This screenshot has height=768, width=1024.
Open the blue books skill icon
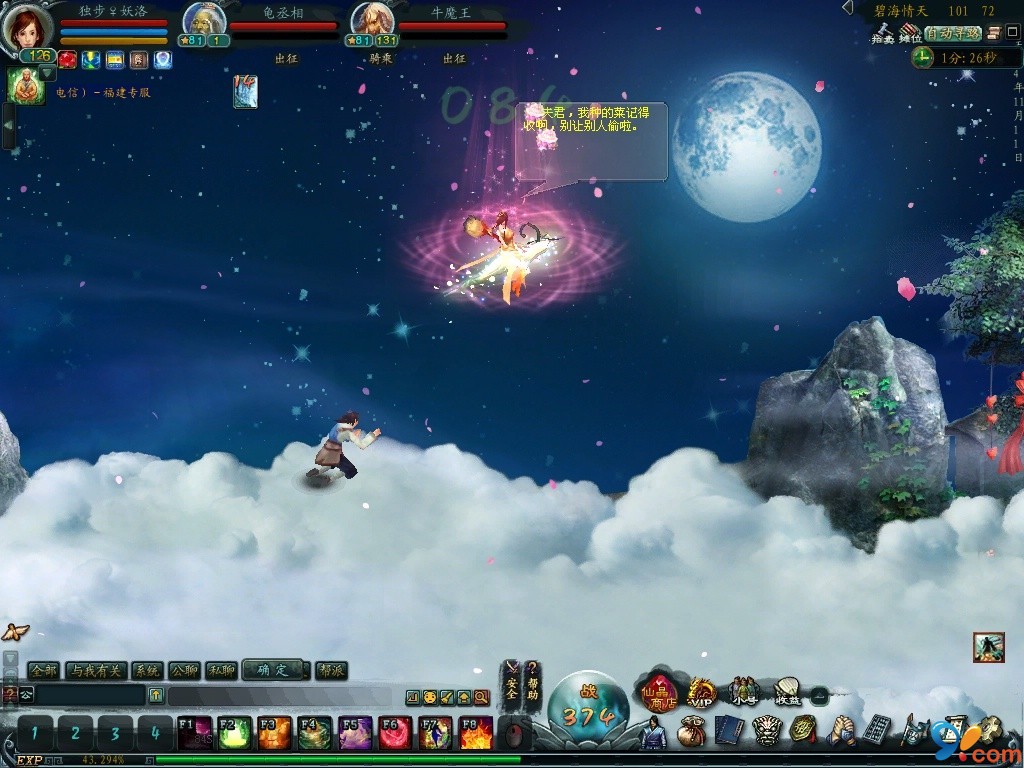coord(727,731)
